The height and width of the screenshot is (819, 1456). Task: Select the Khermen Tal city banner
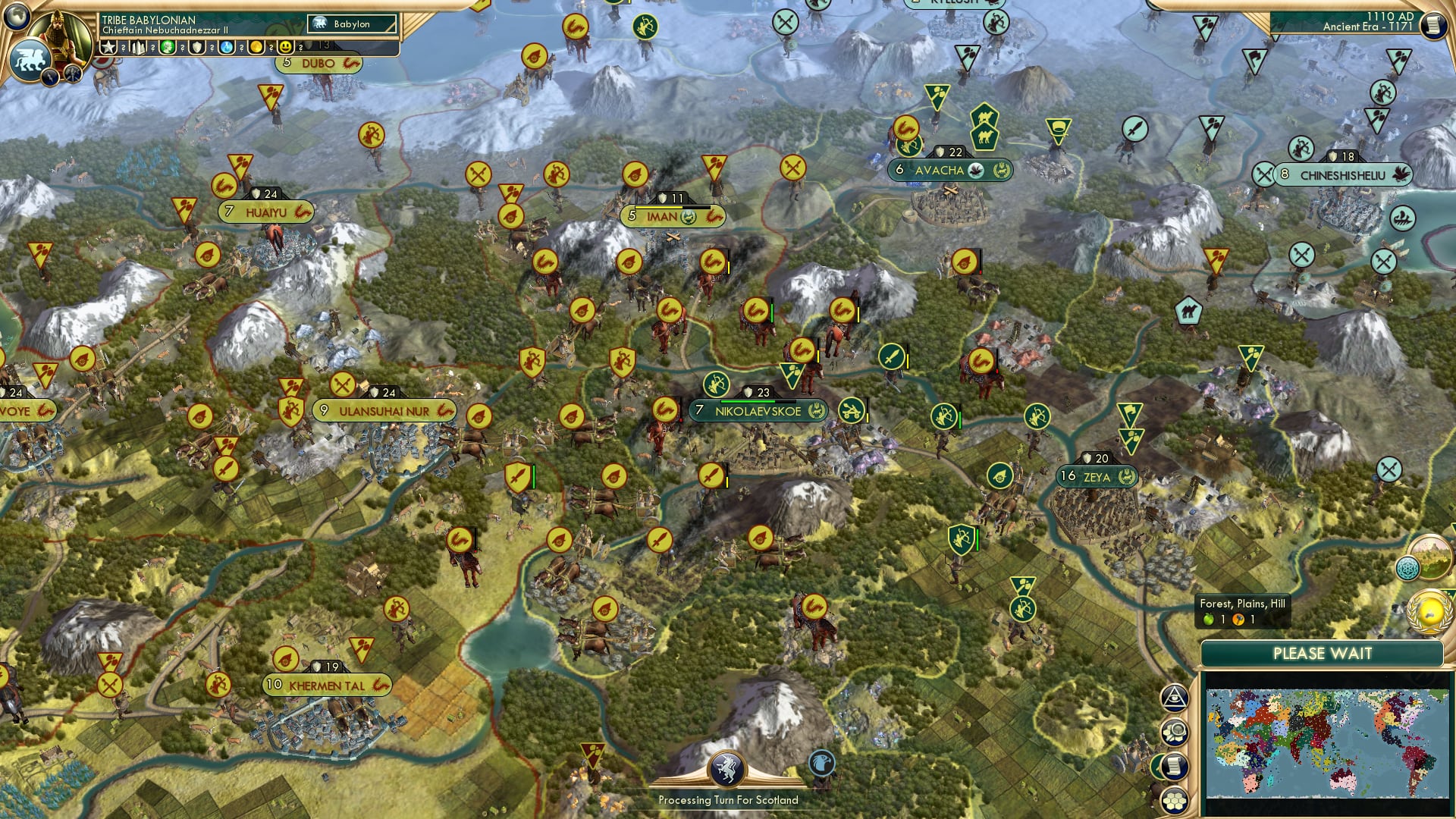pos(326,686)
